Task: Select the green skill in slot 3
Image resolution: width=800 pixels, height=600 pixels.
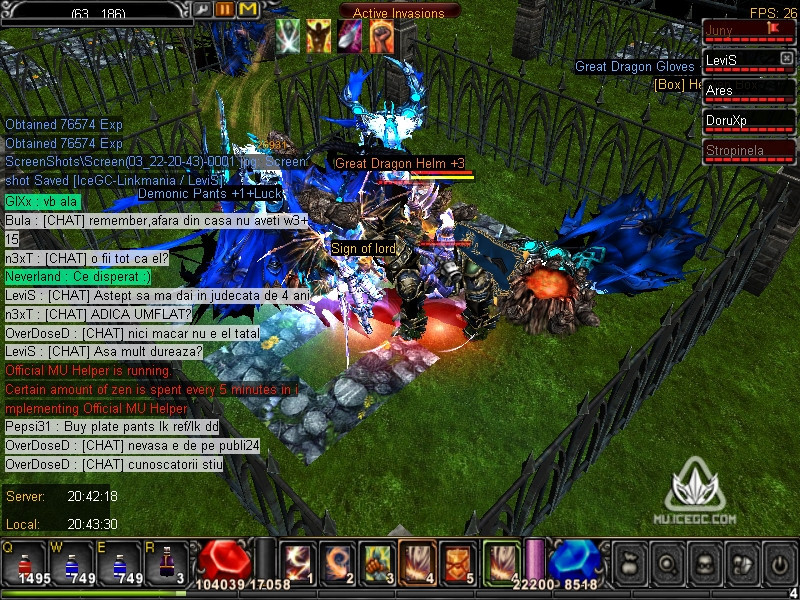Action: 374,561
